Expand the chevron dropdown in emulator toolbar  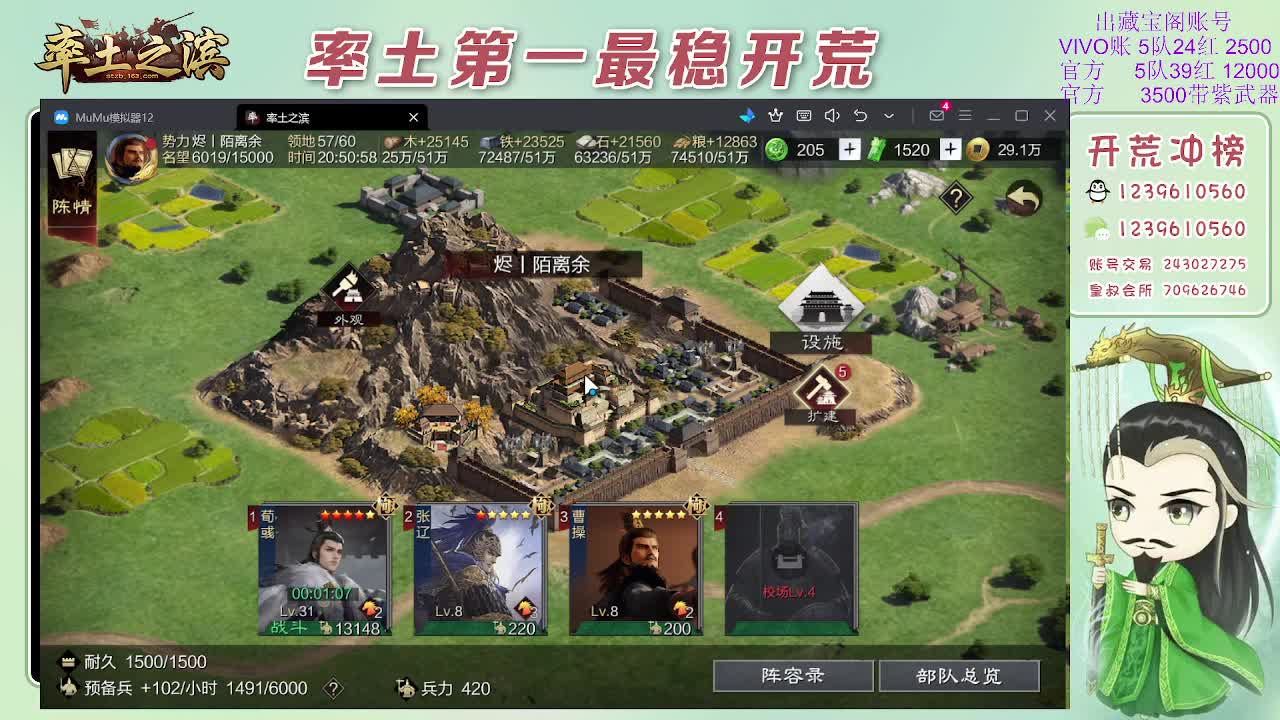coord(887,117)
